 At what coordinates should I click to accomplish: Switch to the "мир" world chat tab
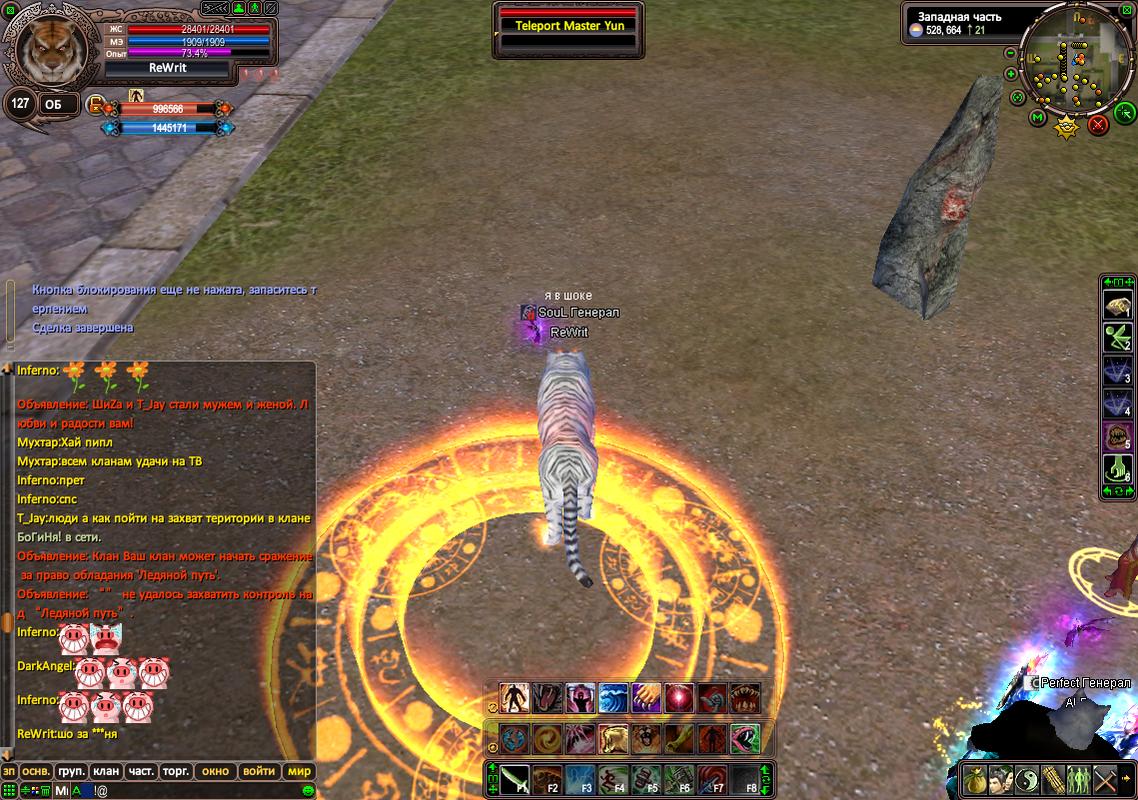pos(299,771)
